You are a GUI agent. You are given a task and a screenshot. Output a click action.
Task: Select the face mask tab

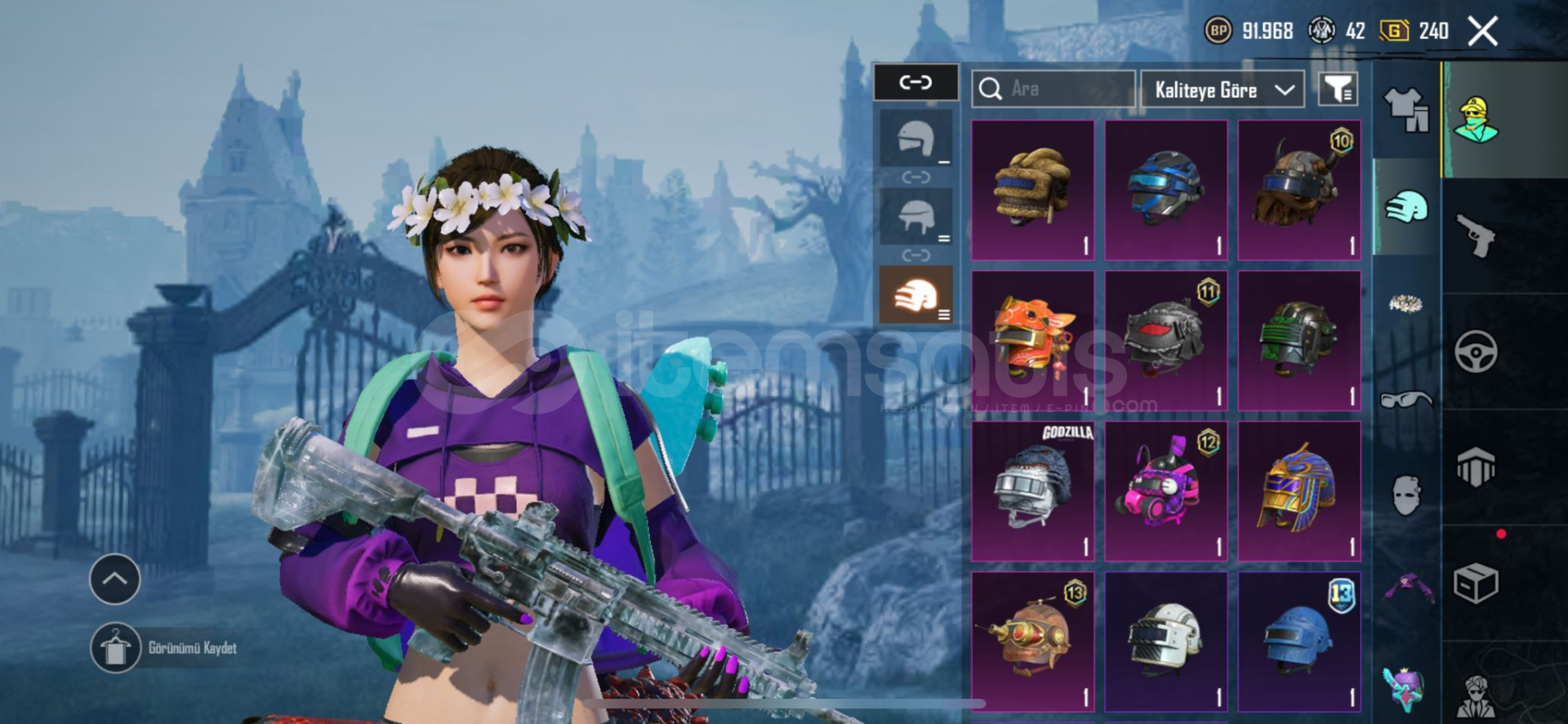pos(1406,495)
